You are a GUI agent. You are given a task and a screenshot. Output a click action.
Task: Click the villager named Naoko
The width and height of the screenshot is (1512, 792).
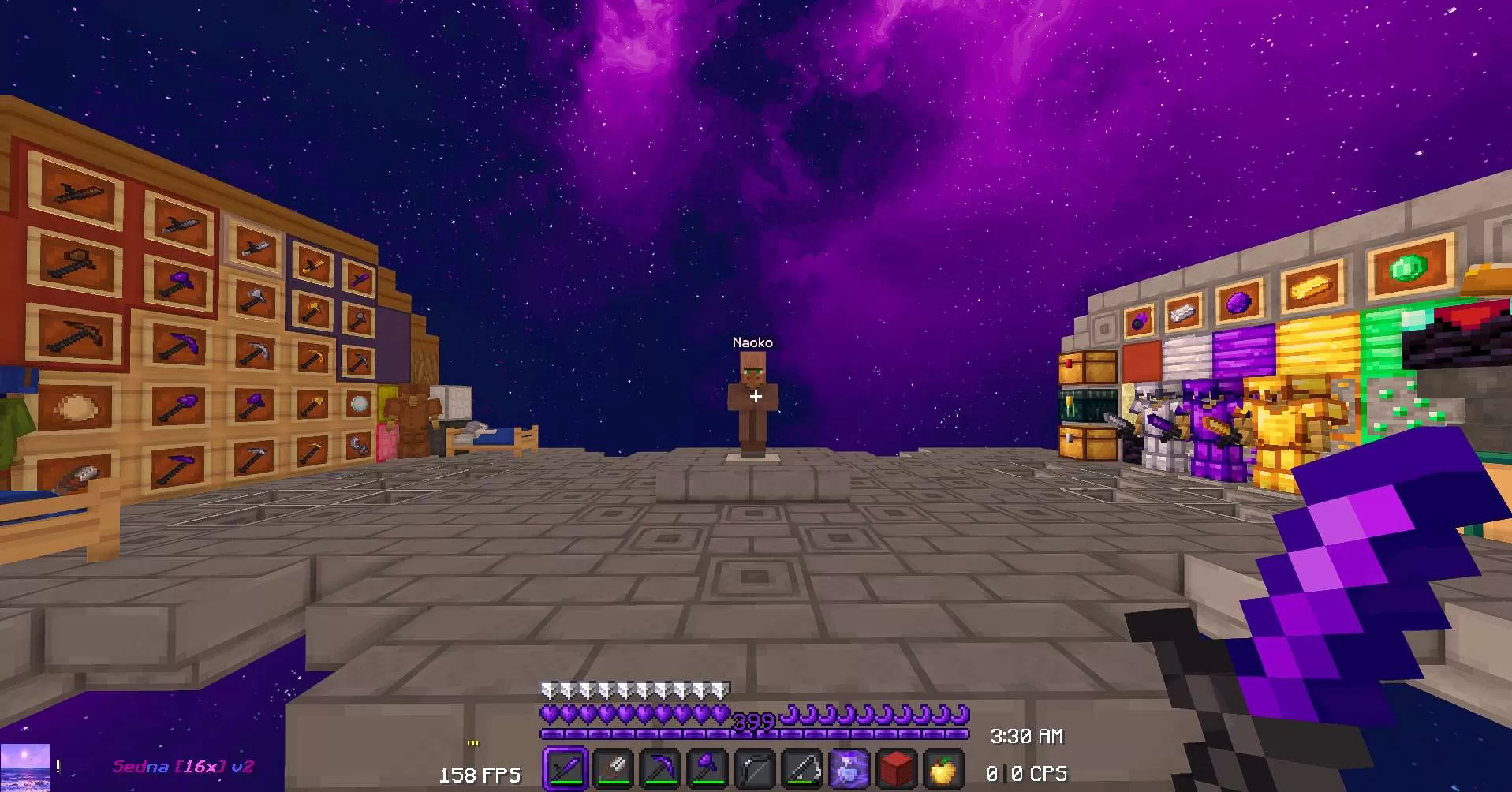click(753, 402)
